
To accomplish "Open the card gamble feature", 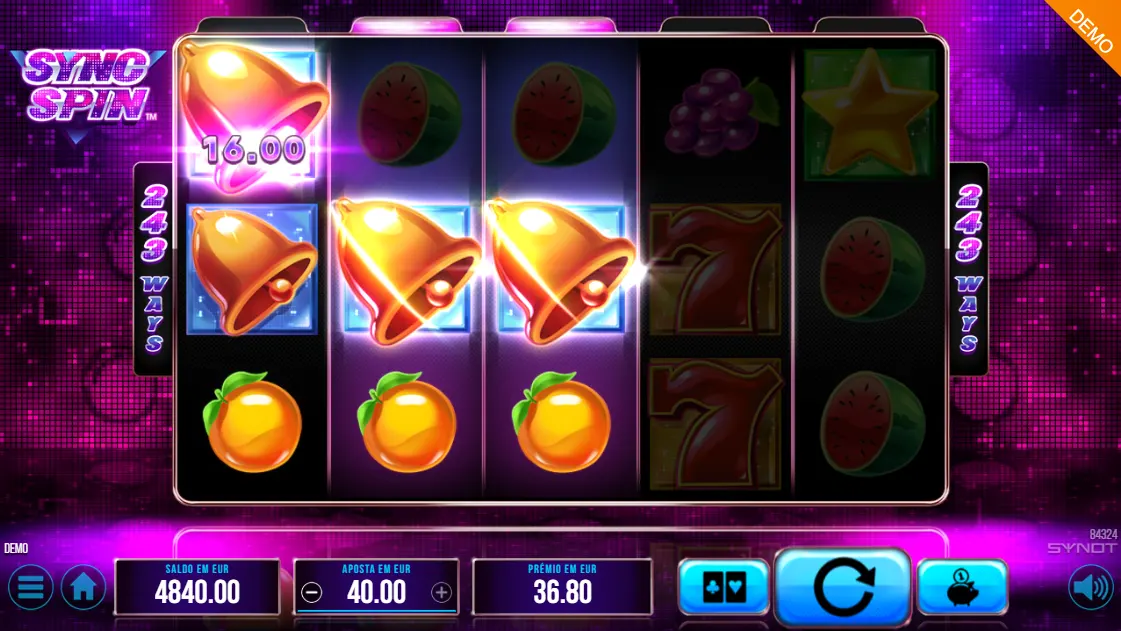I will [723, 588].
